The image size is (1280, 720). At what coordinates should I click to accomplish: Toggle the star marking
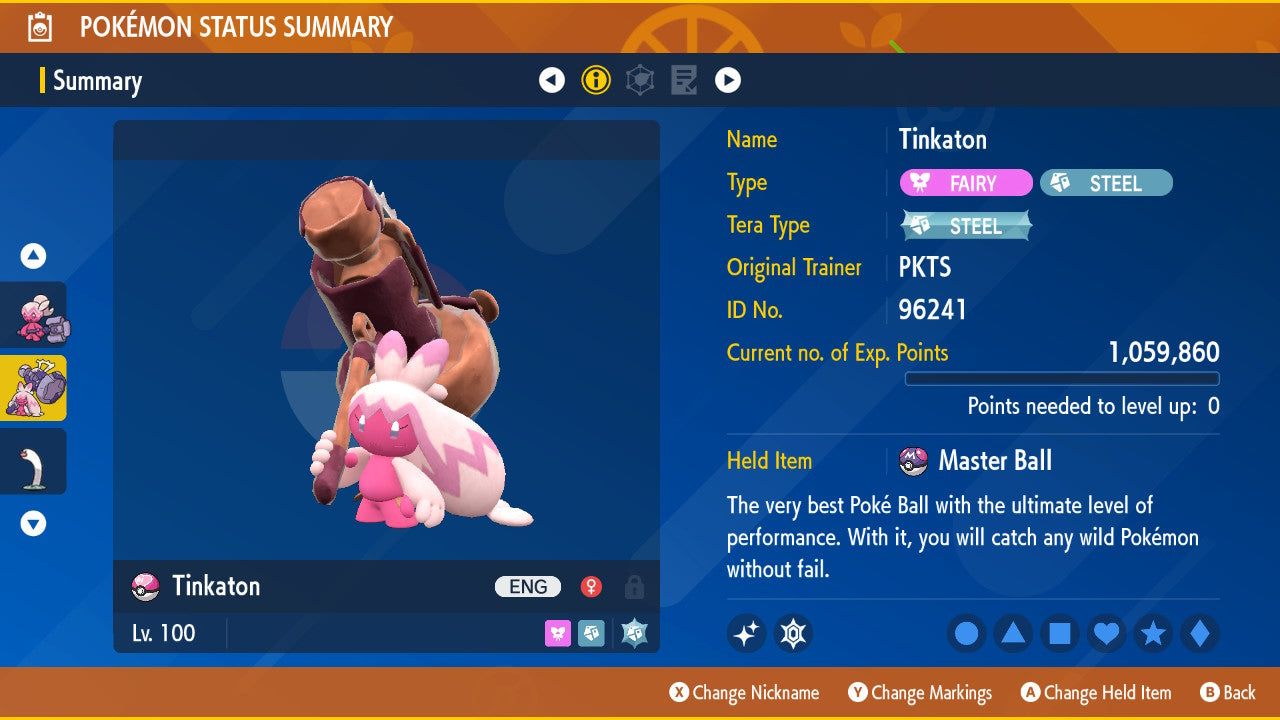coord(1152,634)
